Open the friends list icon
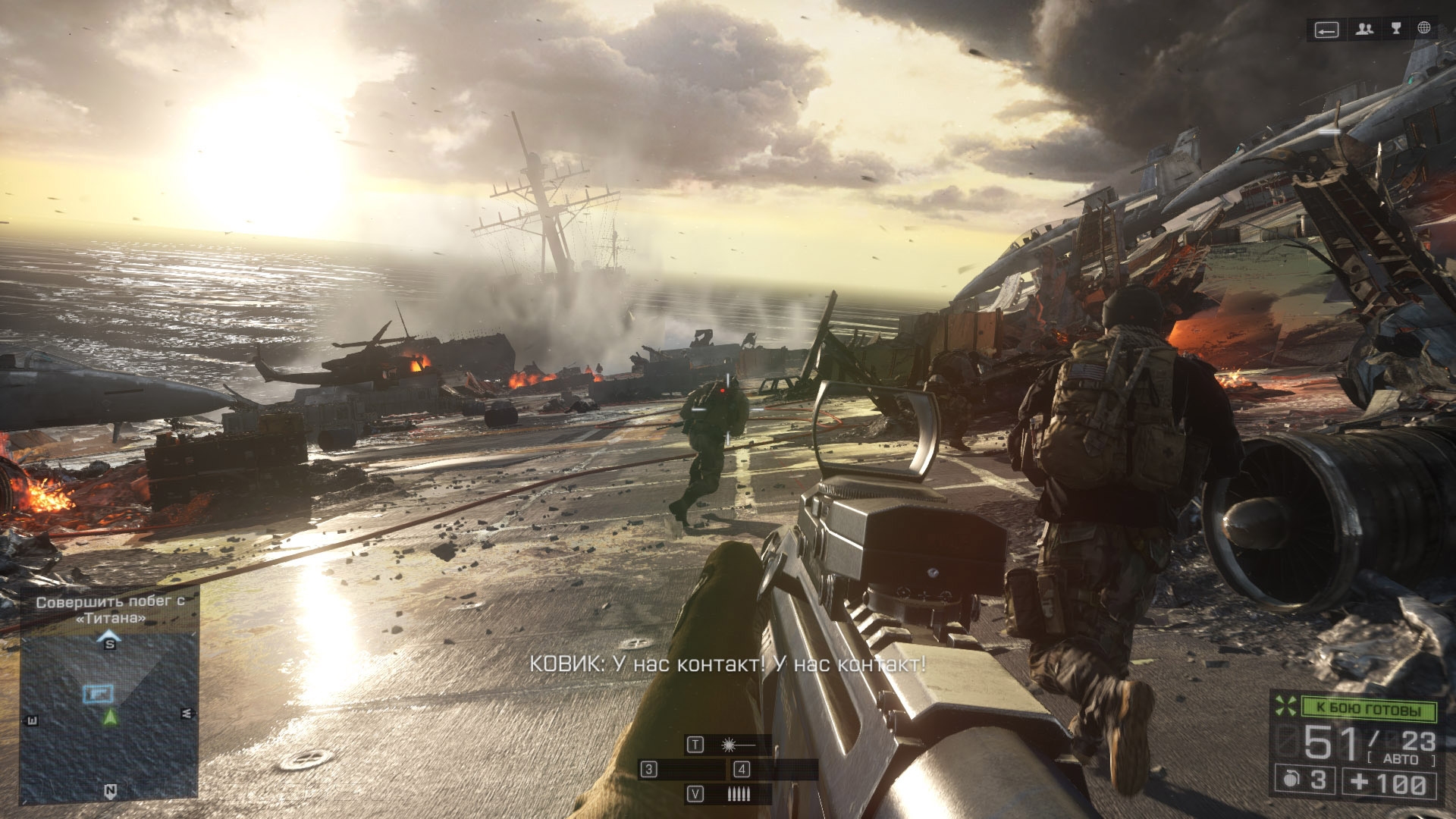 click(x=1365, y=30)
